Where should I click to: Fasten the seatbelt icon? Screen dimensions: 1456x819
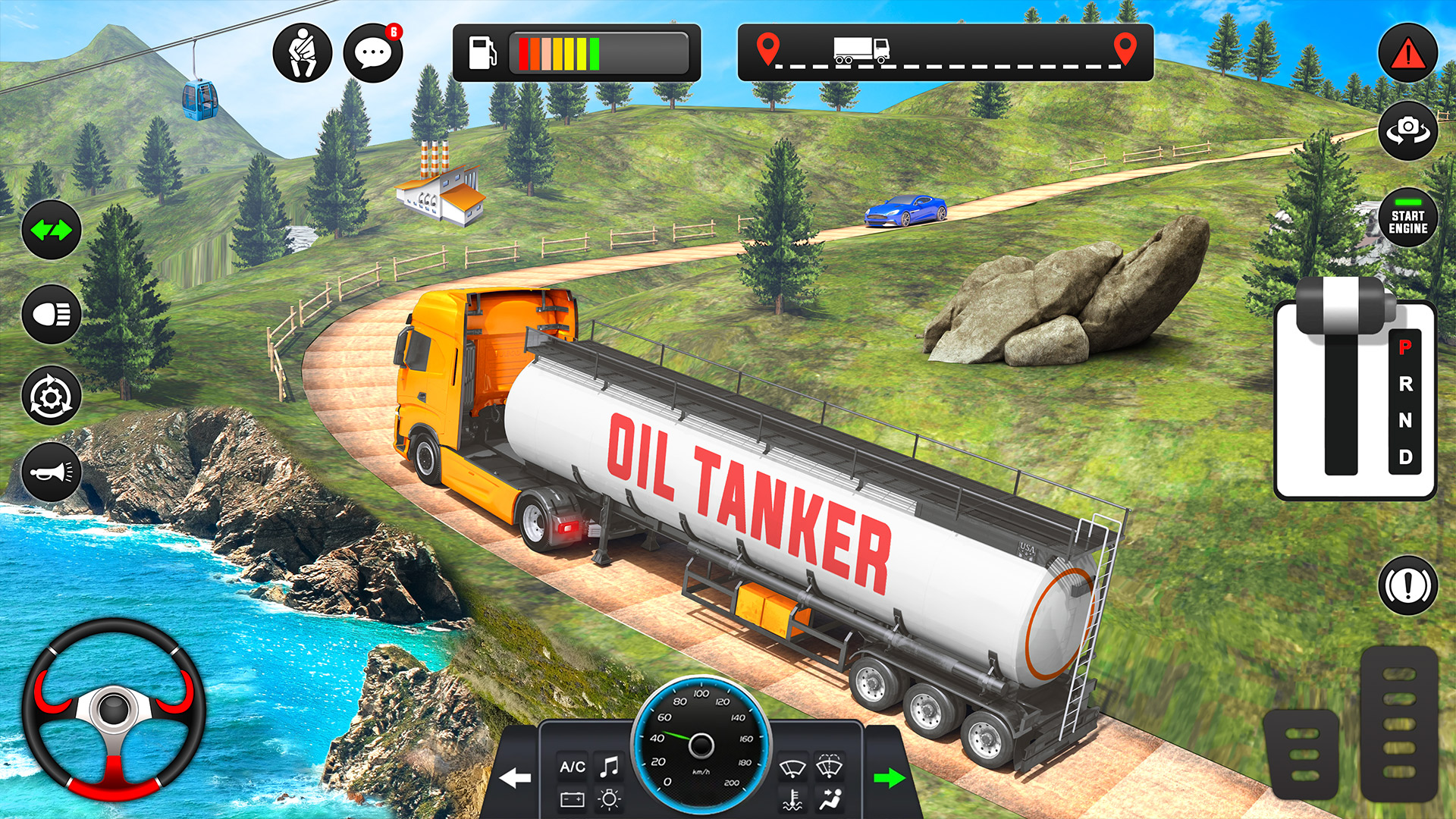click(302, 53)
